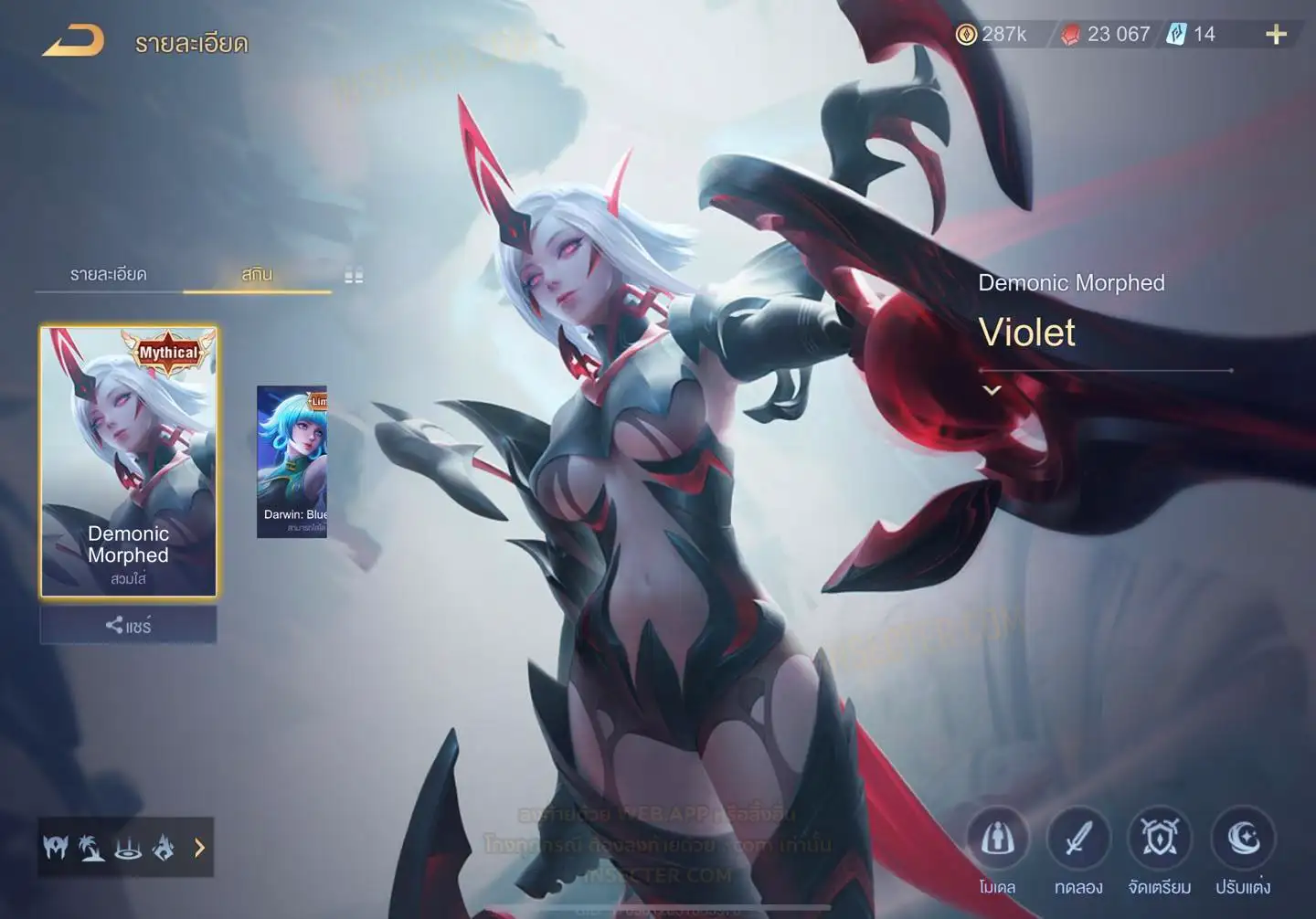Choose the Darwin: Blue skin card
The width and height of the screenshot is (1316, 919).
(292, 461)
